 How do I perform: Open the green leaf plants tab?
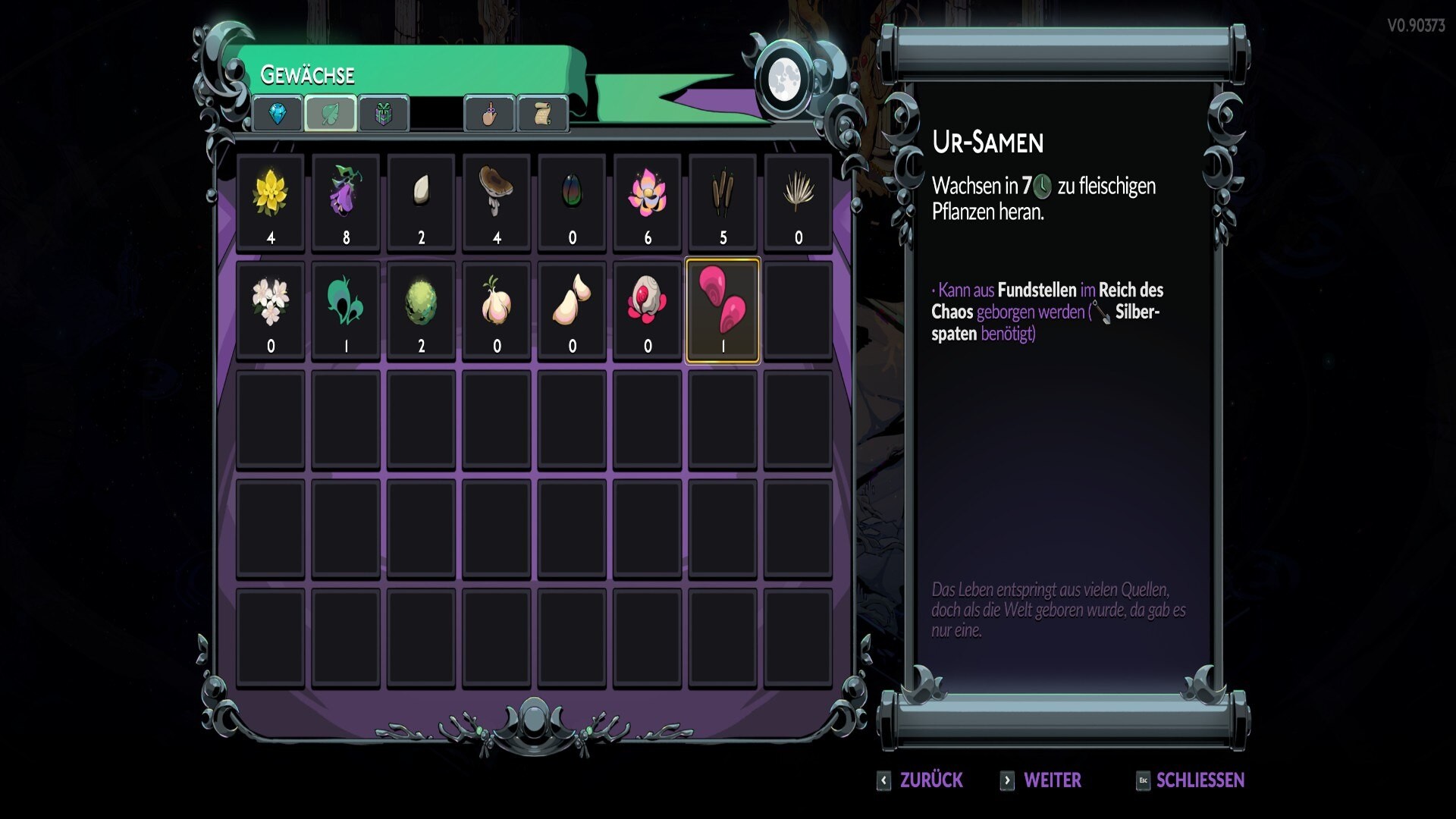pyautogui.click(x=331, y=114)
